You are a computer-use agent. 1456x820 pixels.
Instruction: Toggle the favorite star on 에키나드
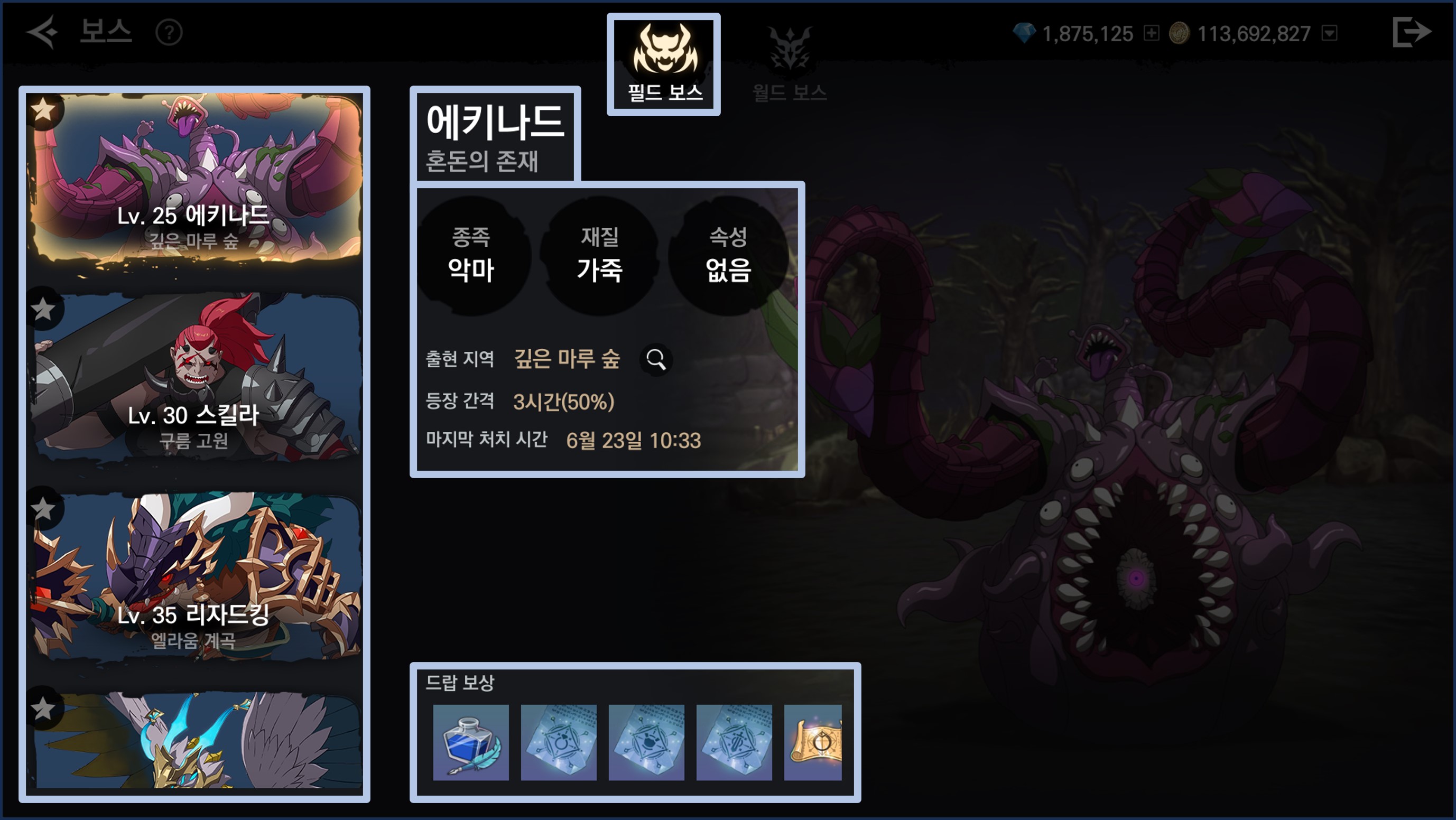[x=43, y=110]
